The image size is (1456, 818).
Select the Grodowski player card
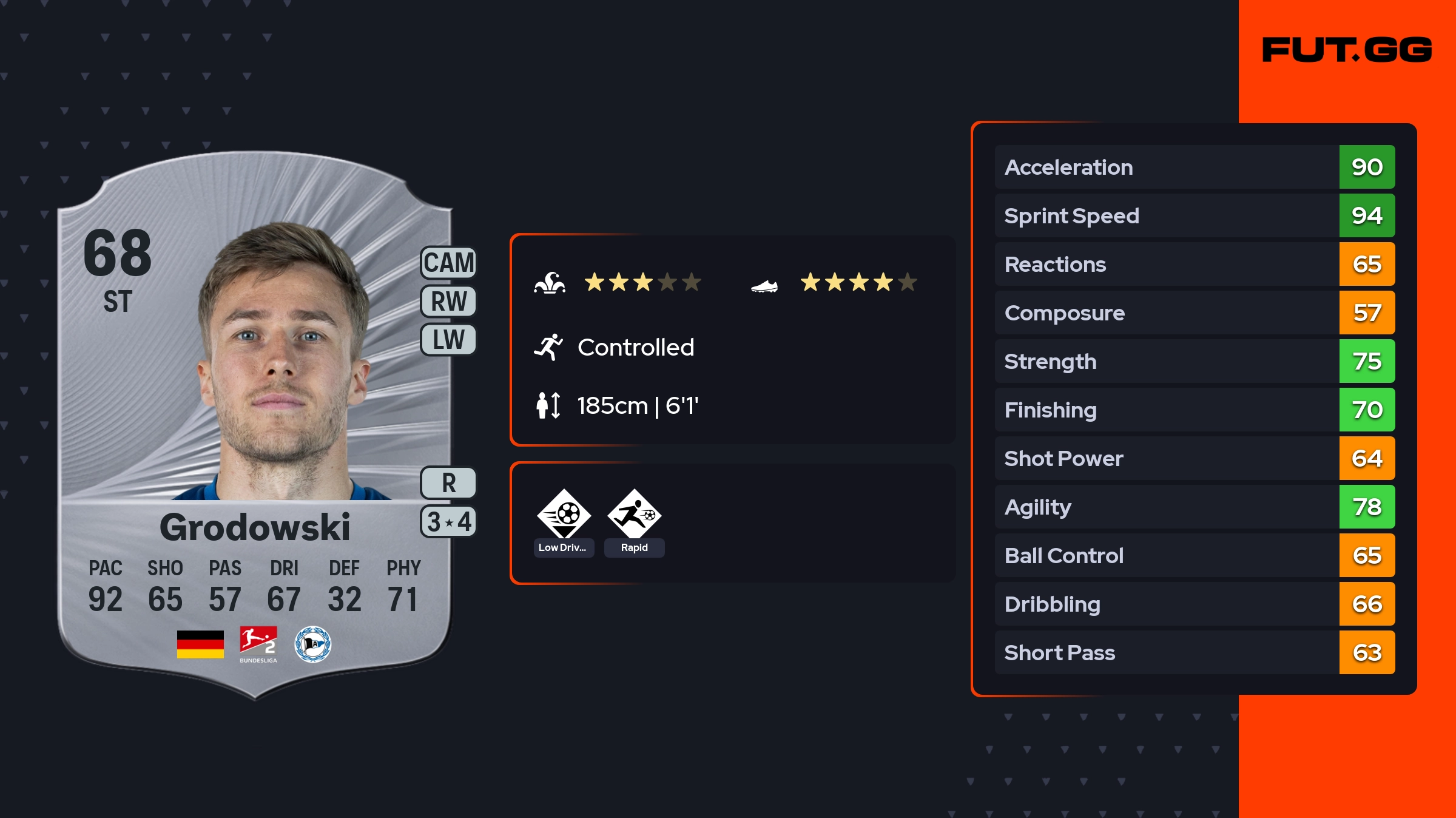(x=255, y=425)
